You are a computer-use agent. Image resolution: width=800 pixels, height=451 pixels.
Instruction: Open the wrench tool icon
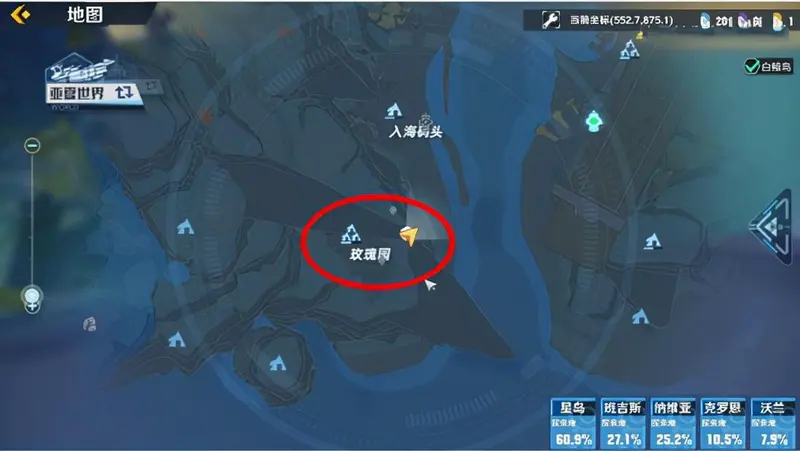549,18
